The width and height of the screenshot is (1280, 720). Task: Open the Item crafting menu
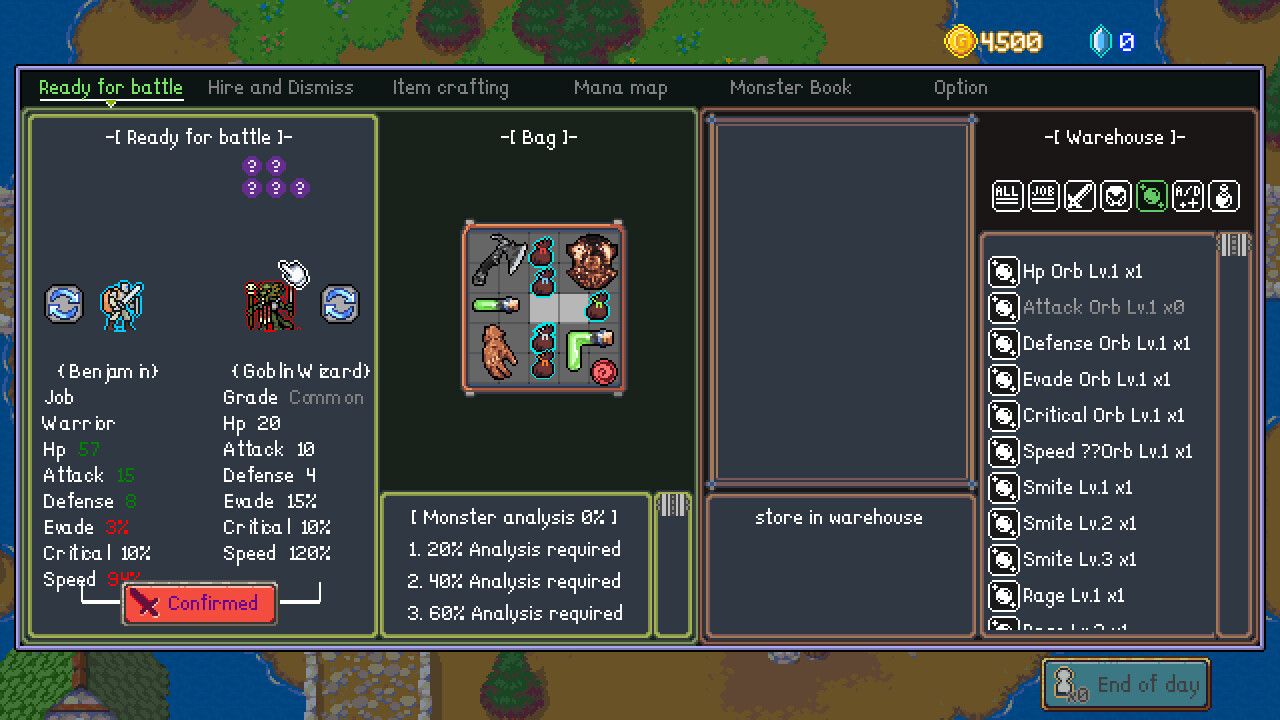(450, 87)
